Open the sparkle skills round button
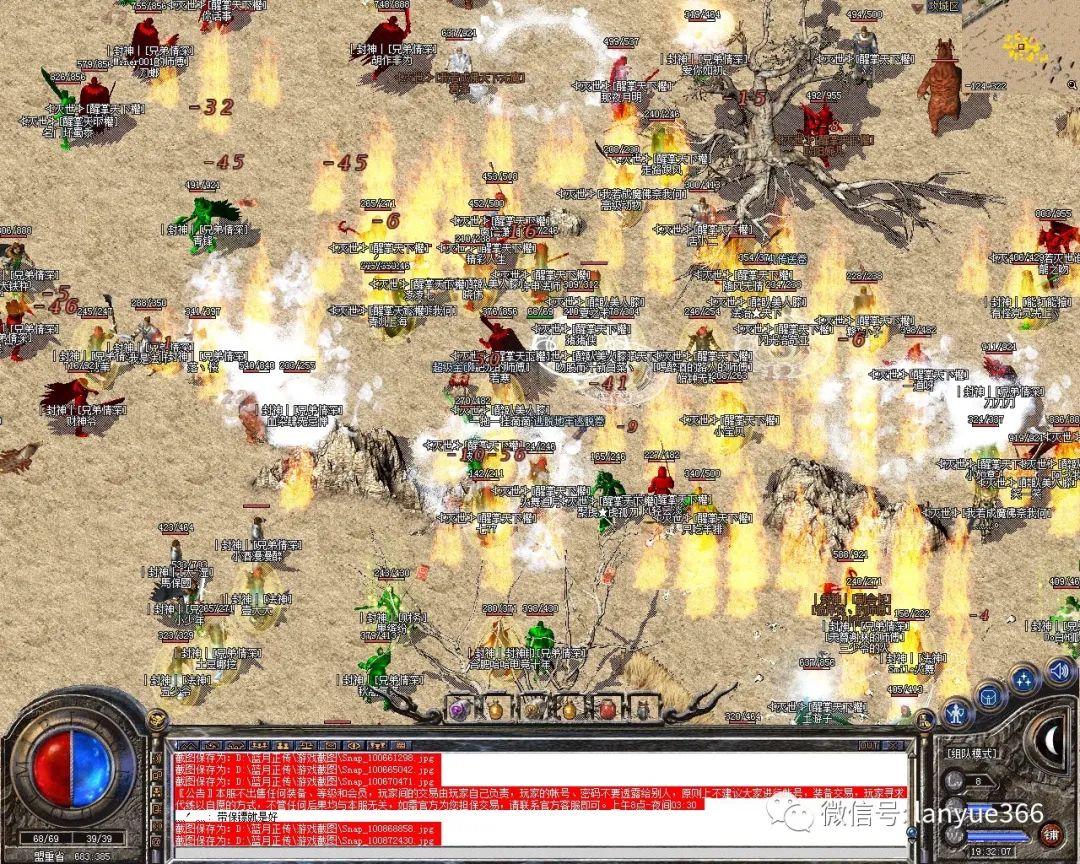 pos(1023,681)
